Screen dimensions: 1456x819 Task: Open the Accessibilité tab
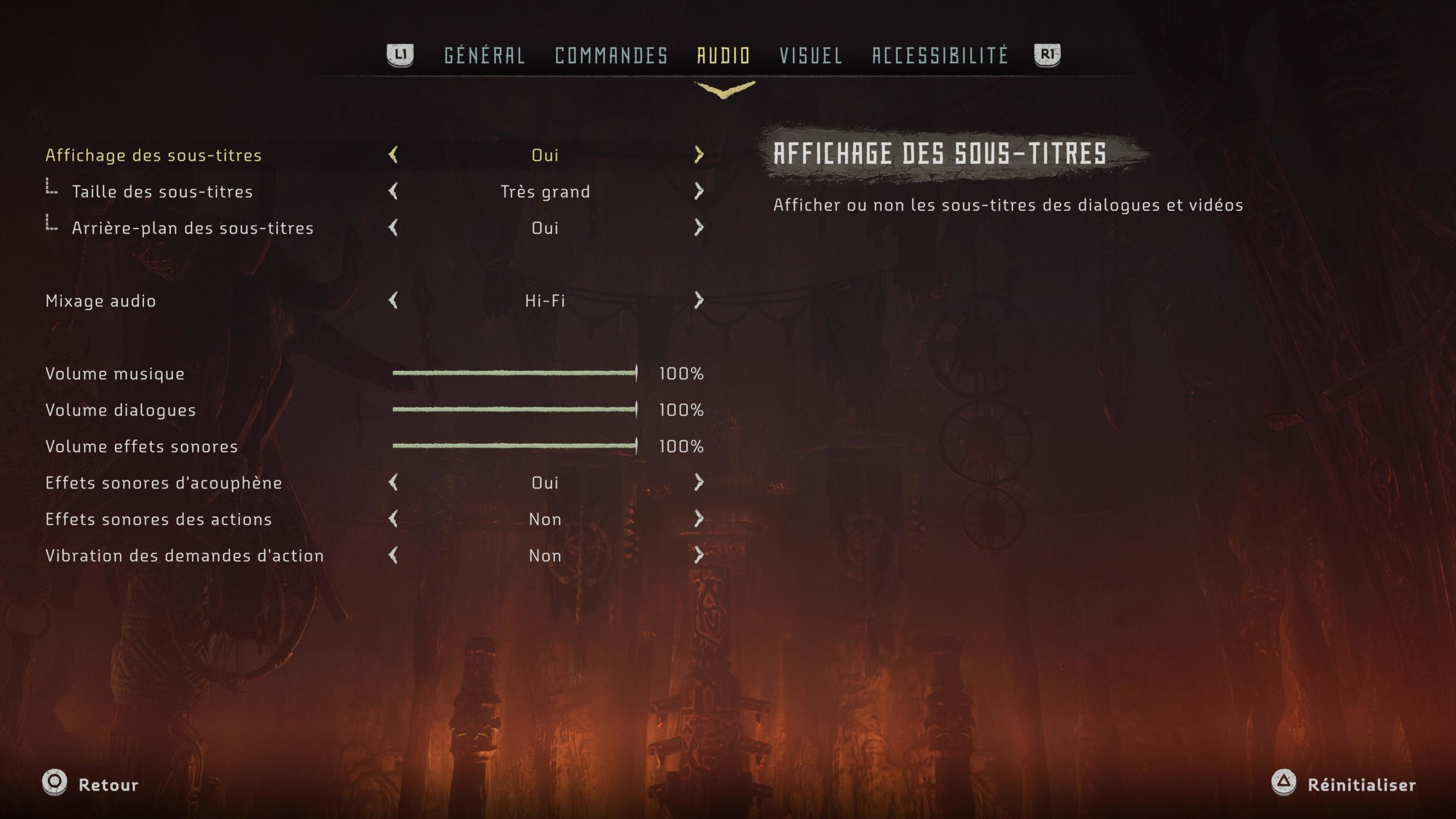click(940, 56)
